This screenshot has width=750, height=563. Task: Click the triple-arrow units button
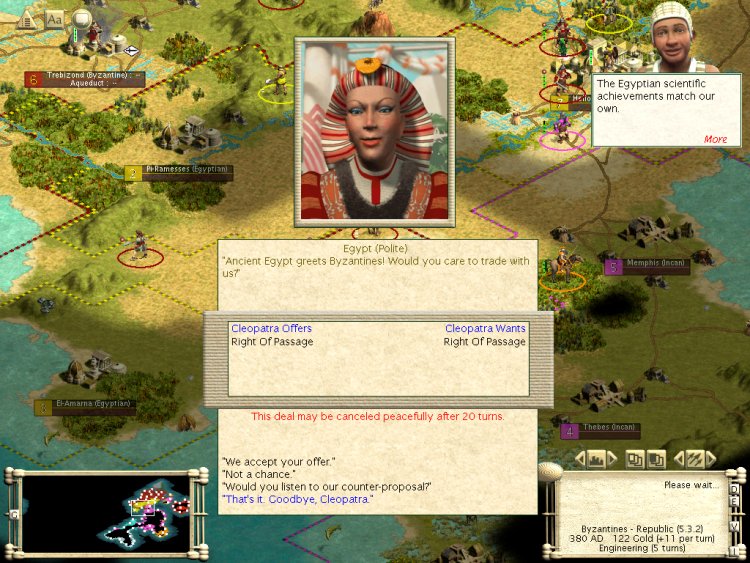click(x=695, y=459)
